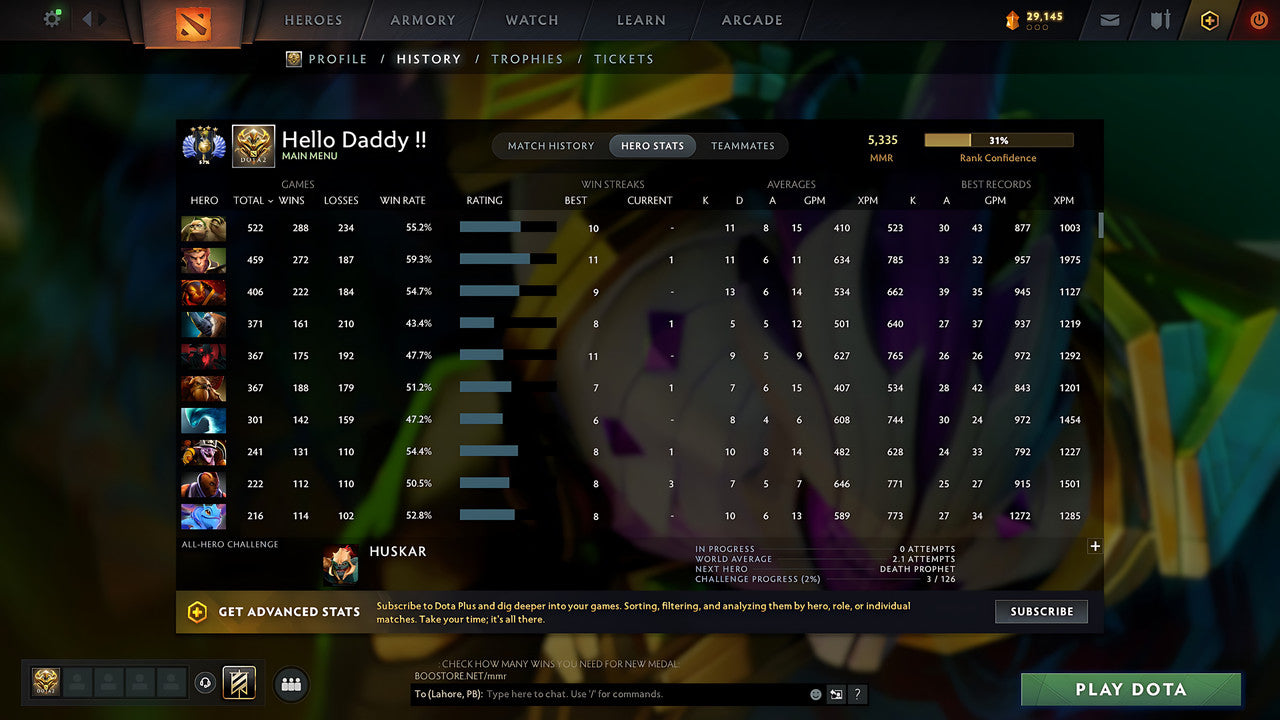Open the shield-and-sword loadout icon
The height and width of the screenshot is (720, 1280).
pos(1159,19)
